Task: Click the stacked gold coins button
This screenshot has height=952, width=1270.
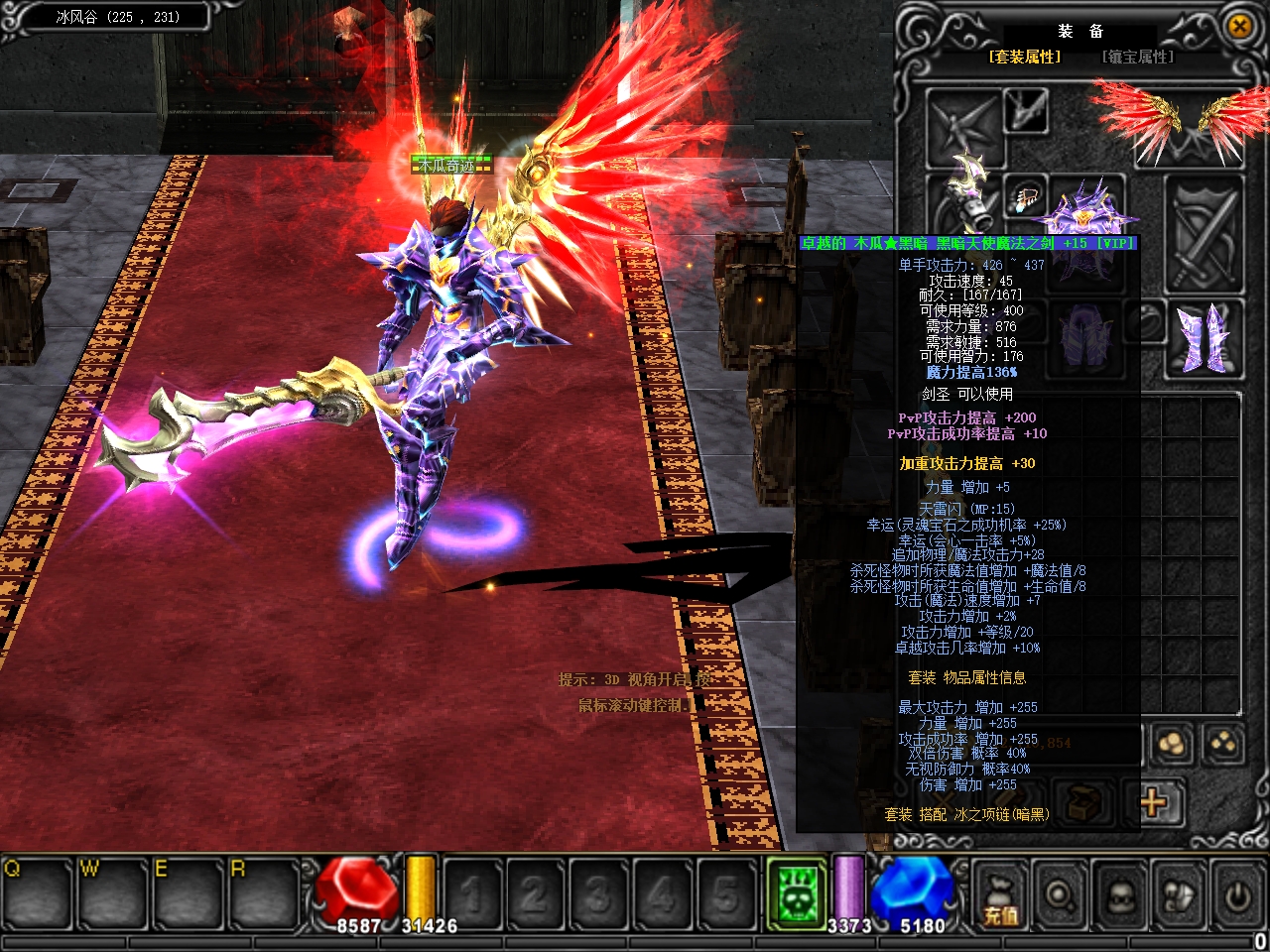Action: pos(1172,744)
